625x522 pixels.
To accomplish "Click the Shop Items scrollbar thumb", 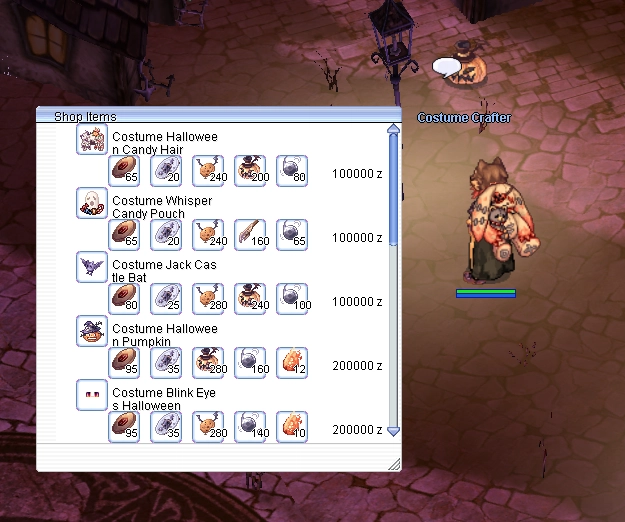I will (x=393, y=190).
